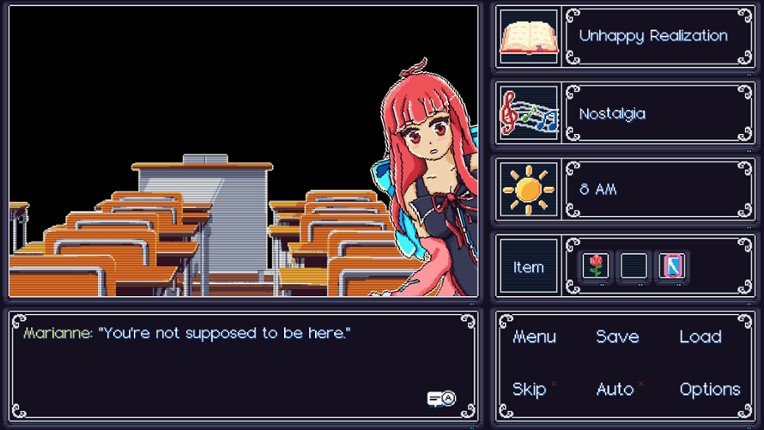Toggle Skip mode for dialogue
Viewport: 764px width, 430px height.
click(x=529, y=389)
